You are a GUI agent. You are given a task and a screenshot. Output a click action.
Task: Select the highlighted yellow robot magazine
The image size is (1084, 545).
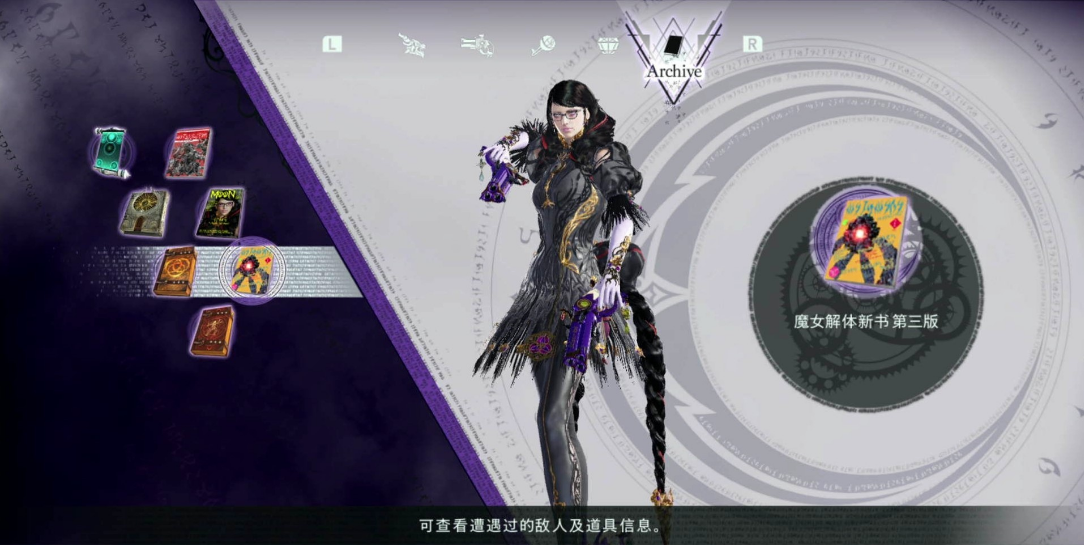(248, 270)
